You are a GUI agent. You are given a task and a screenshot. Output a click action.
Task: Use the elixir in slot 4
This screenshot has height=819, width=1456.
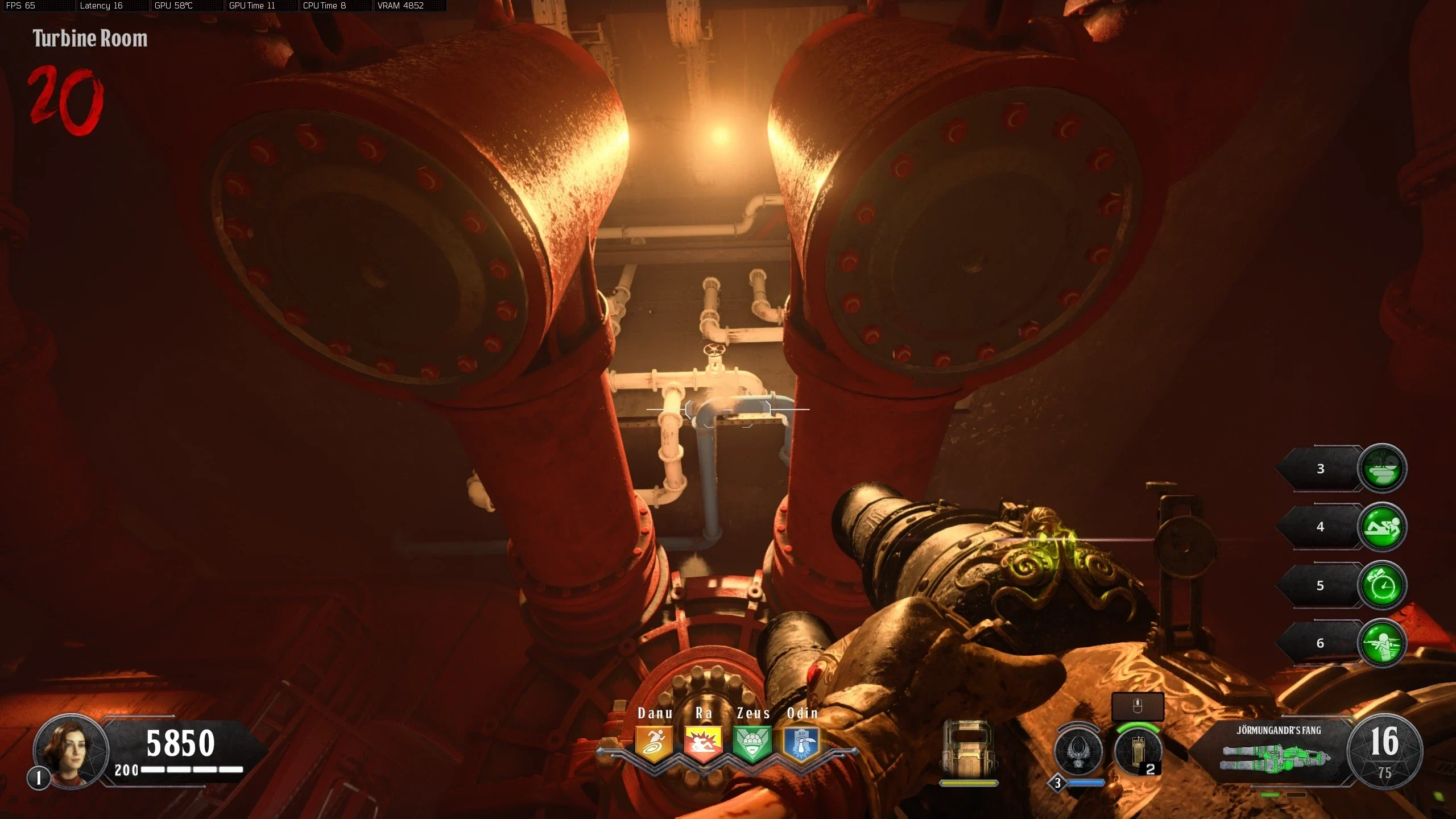point(1382,527)
